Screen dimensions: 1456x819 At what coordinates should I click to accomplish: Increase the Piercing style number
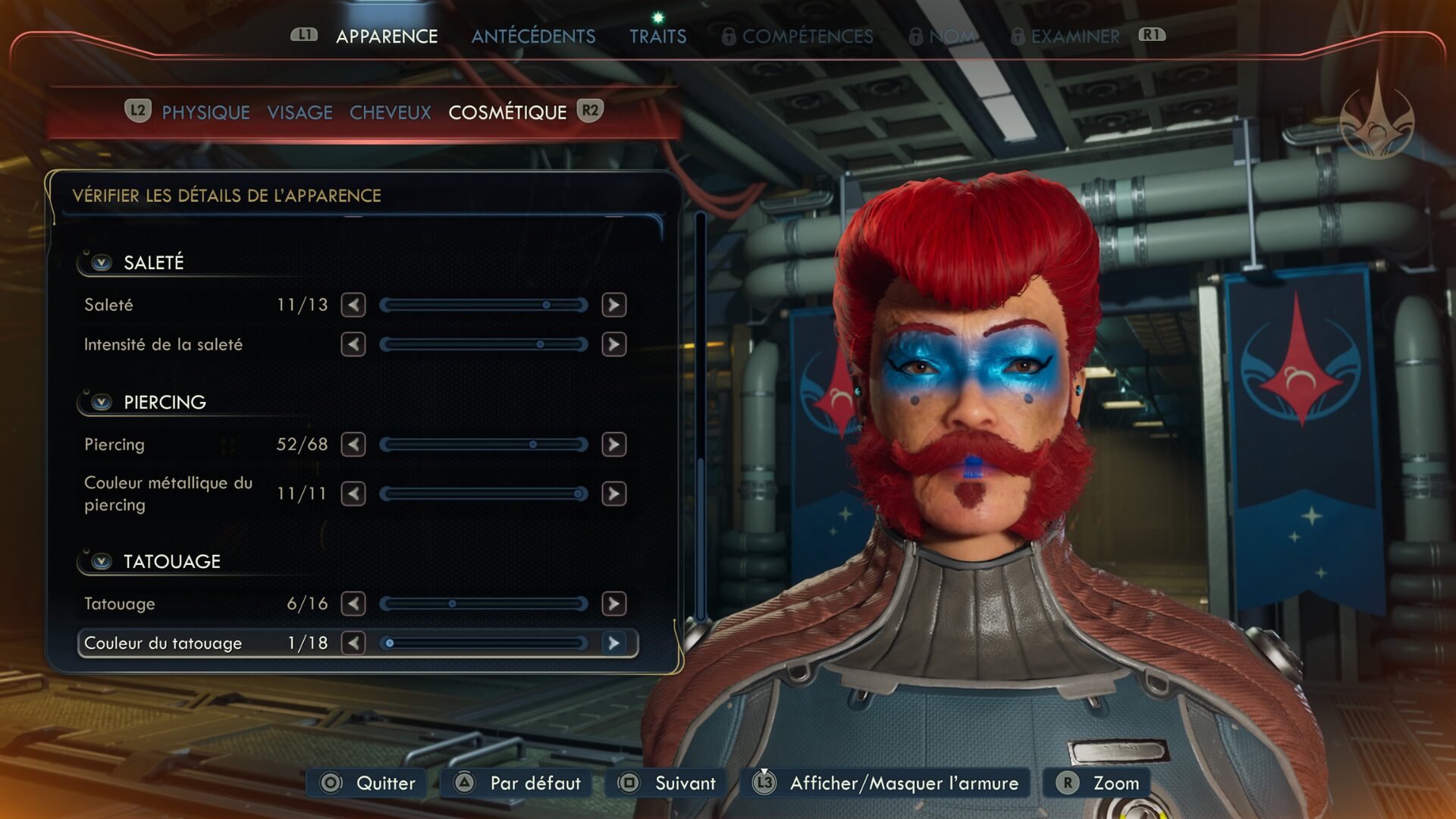pyautogui.click(x=613, y=444)
